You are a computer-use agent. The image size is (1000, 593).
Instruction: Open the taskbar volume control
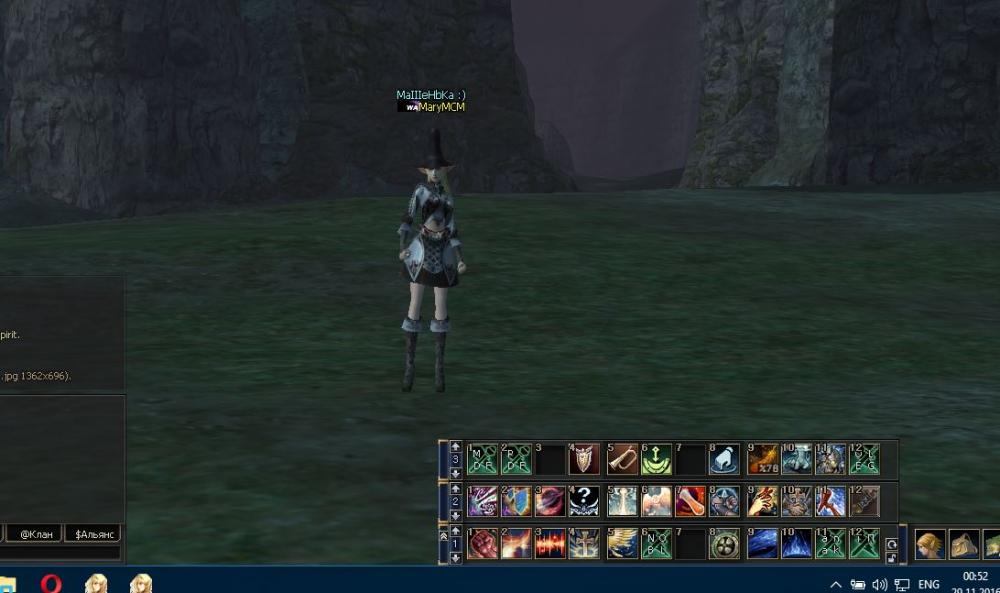pos(880,584)
